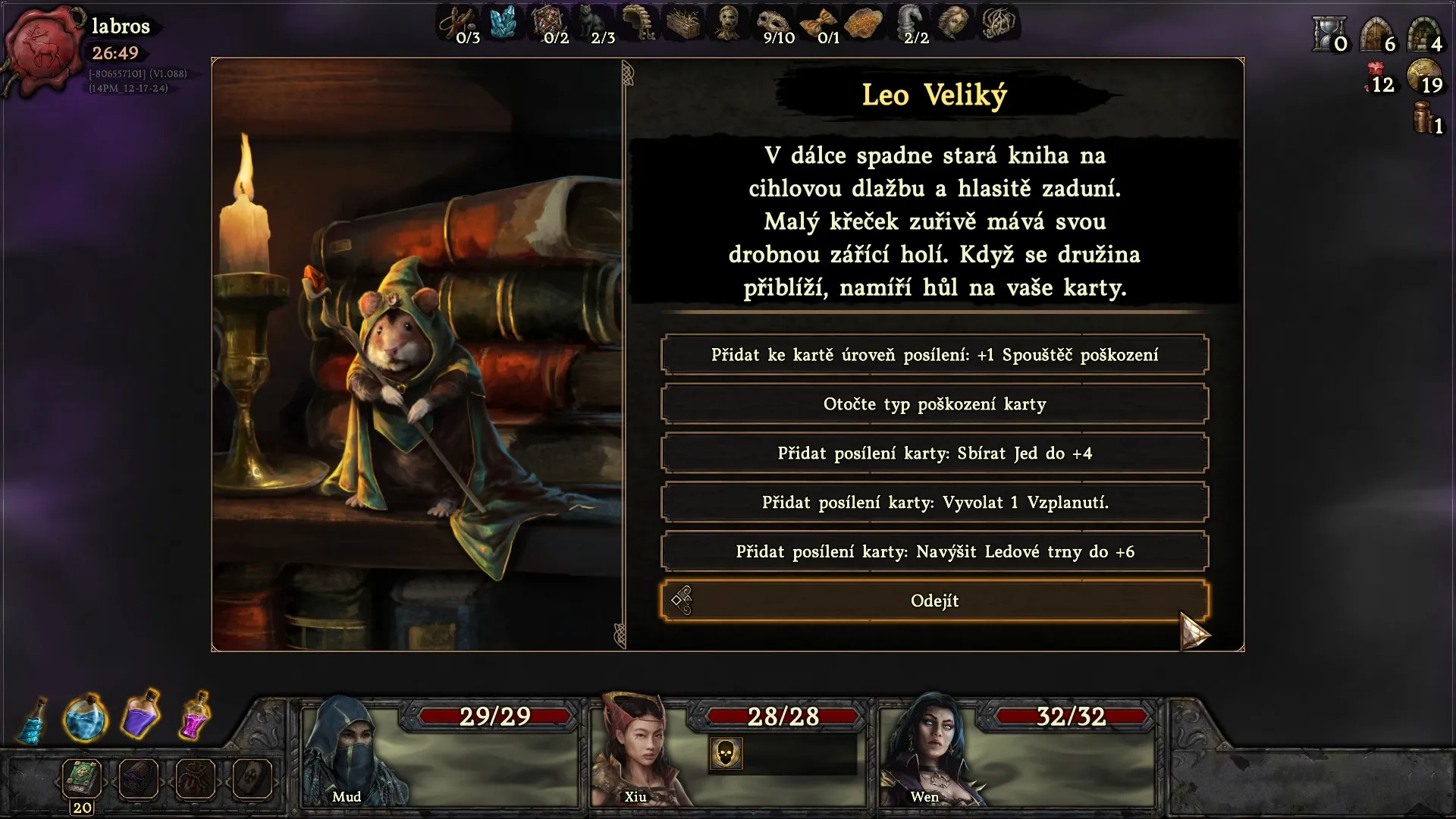Click the skull status icon on Xiu
Viewport: 1456px width, 819px height.
pos(726,754)
